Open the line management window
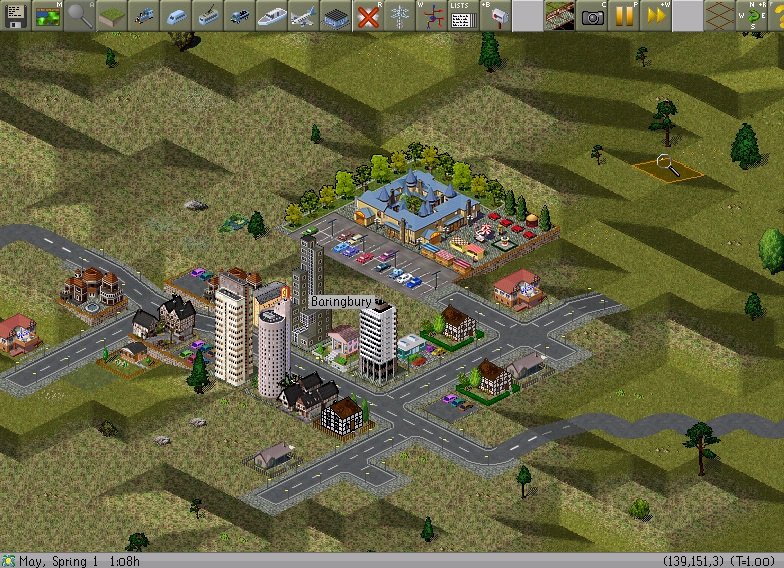Viewport: 784px width, 568px height. tap(431, 15)
